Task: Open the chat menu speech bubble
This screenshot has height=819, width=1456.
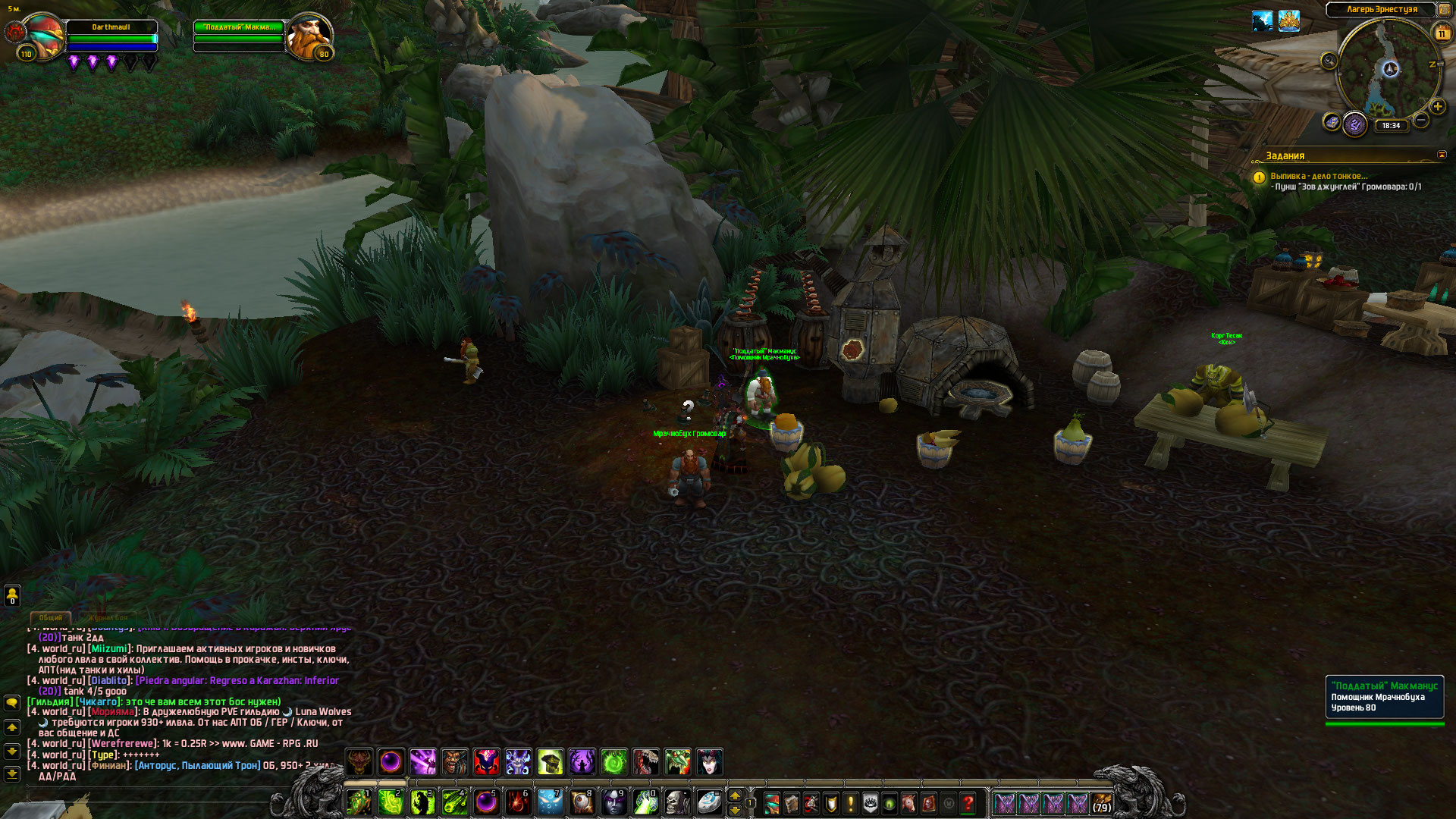Action: coord(12,703)
